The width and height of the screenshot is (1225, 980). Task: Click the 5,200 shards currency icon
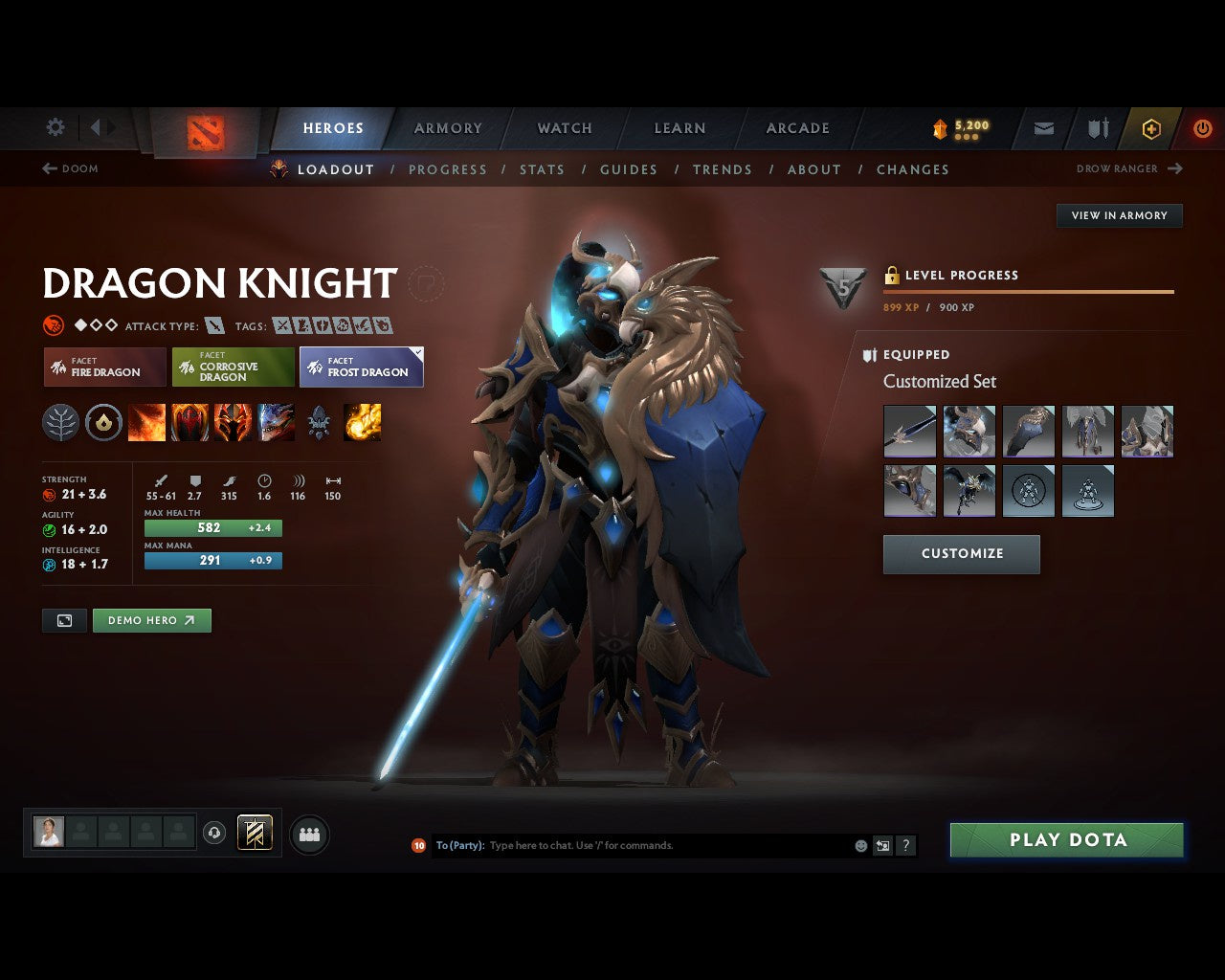(x=938, y=126)
